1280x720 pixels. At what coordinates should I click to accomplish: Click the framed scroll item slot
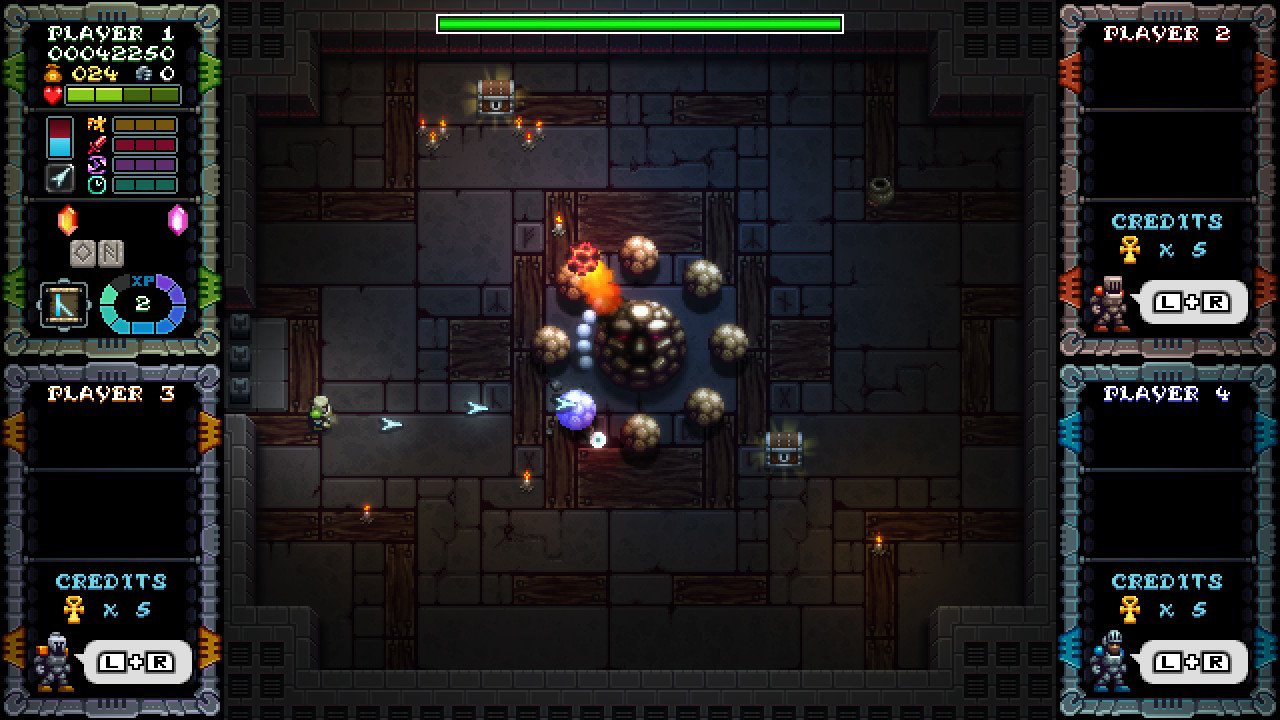[63, 304]
